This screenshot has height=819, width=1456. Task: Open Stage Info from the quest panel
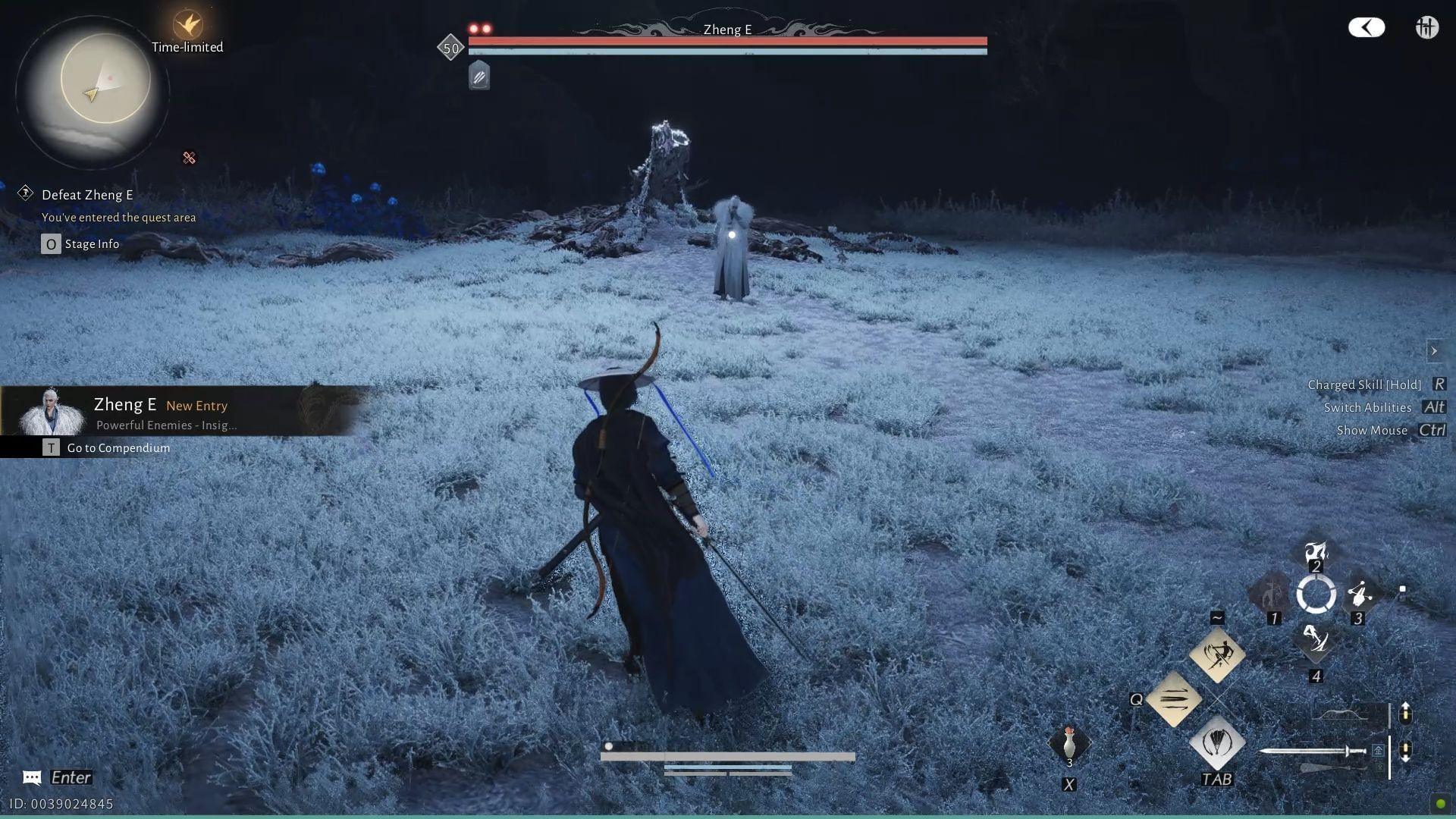click(x=91, y=243)
